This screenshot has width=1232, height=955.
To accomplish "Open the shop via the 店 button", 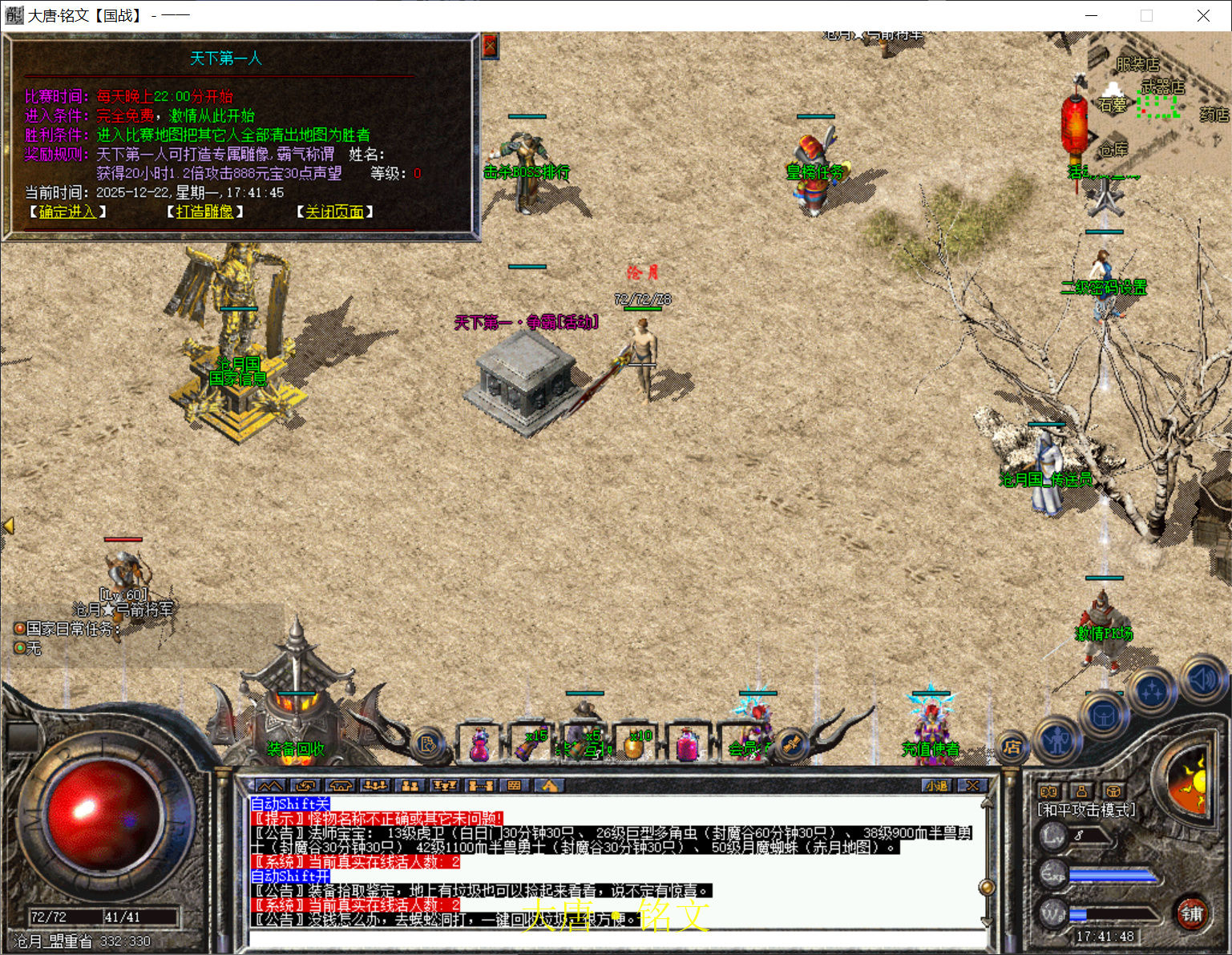I will (x=1013, y=747).
